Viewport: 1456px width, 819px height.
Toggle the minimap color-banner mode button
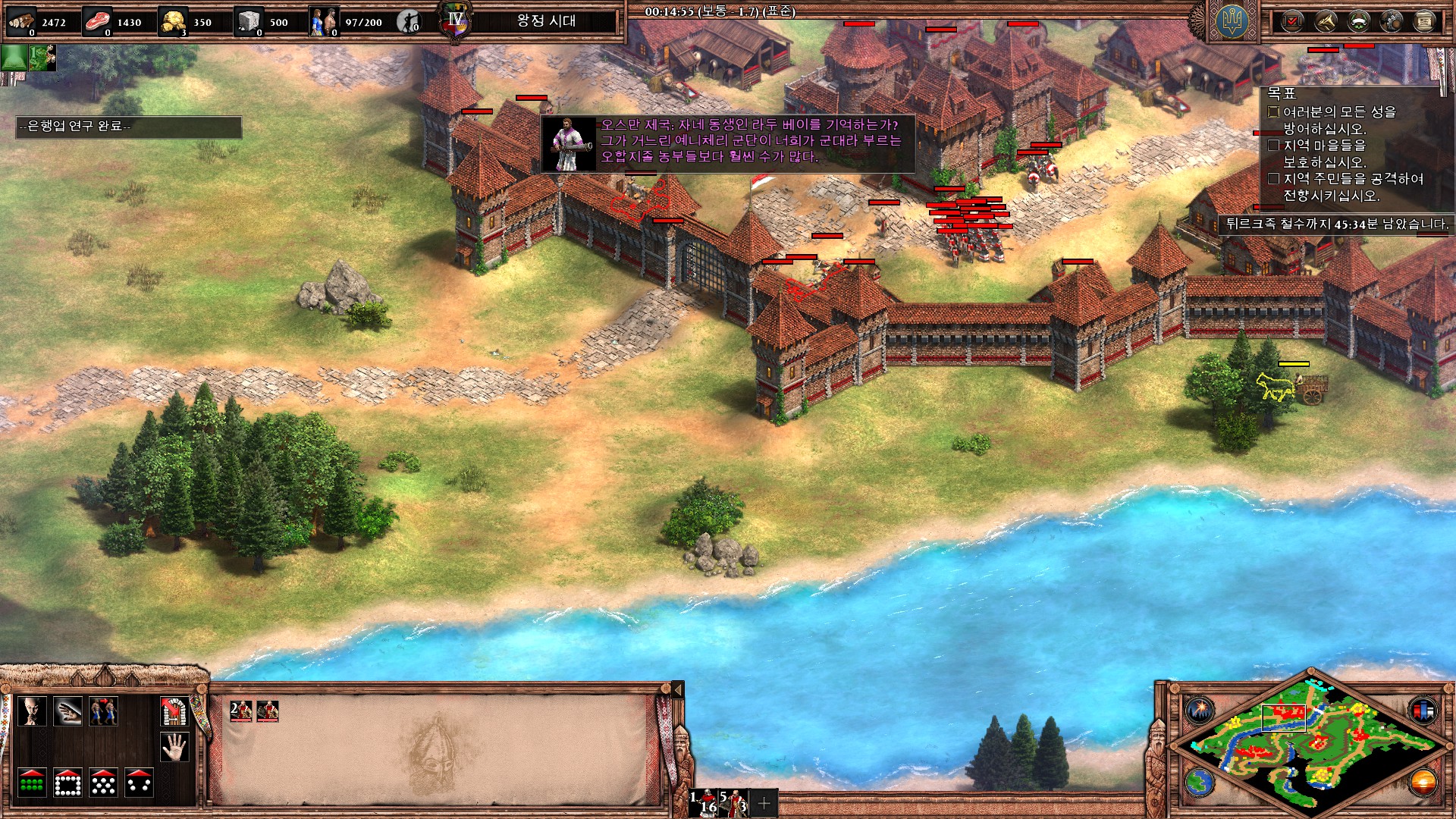1423,710
